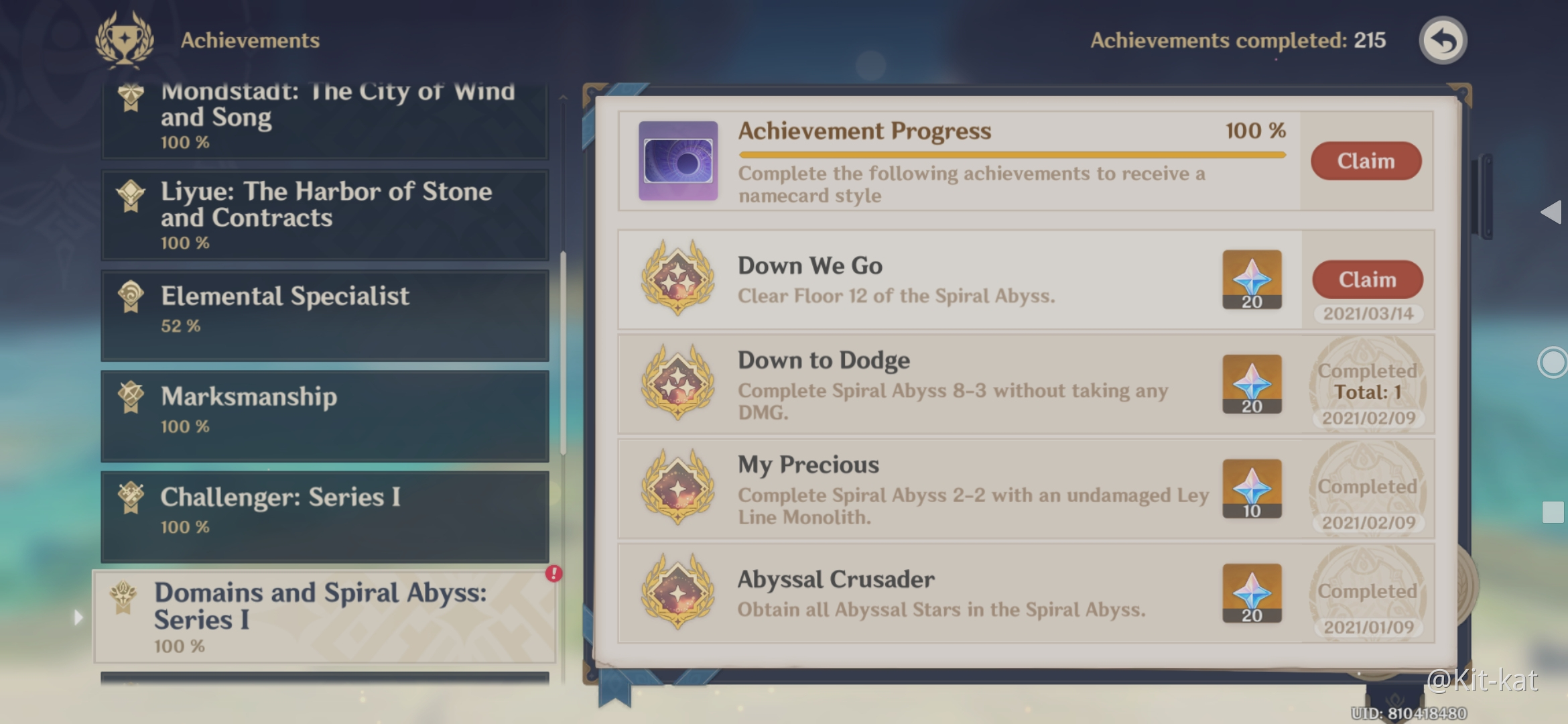Click the expand arrow on the left edge
1568x724 pixels.
pyautogui.click(x=78, y=617)
